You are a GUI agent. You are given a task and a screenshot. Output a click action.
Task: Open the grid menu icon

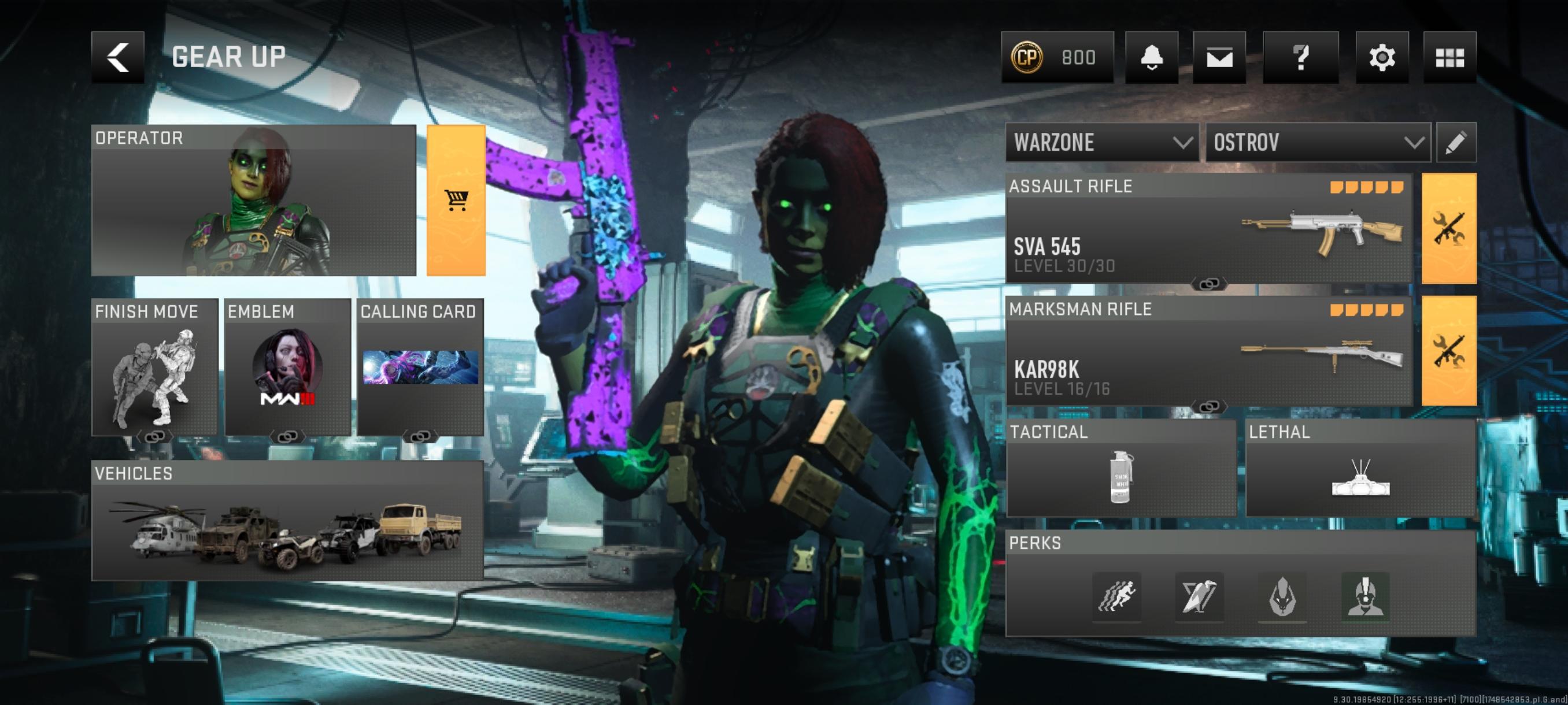pos(1449,57)
